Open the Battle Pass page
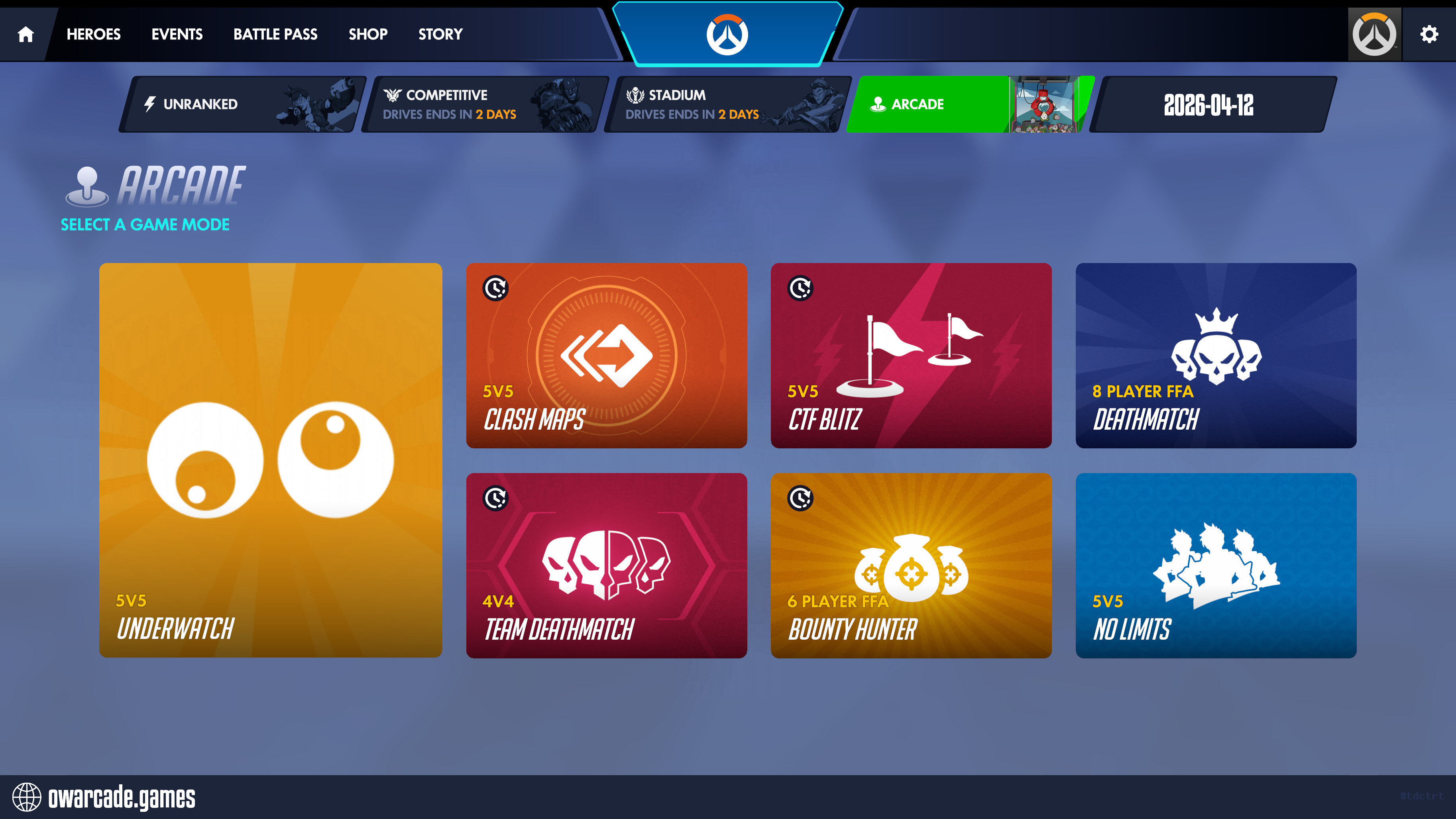 tap(275, 35)
